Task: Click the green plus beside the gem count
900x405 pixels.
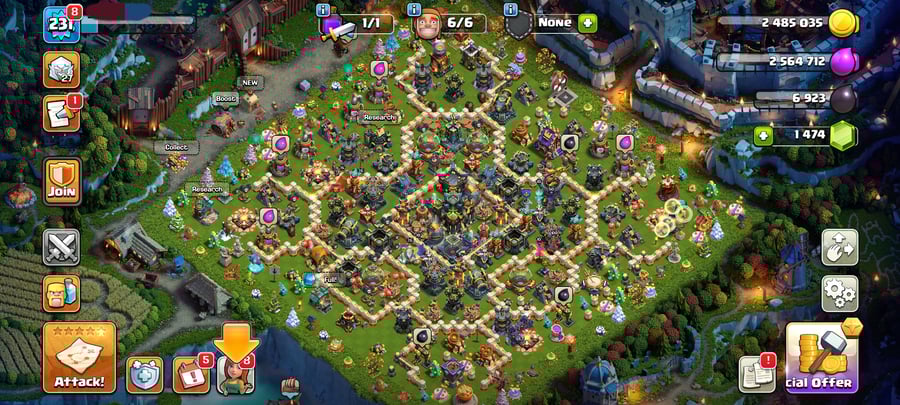Action: [763, 135]
